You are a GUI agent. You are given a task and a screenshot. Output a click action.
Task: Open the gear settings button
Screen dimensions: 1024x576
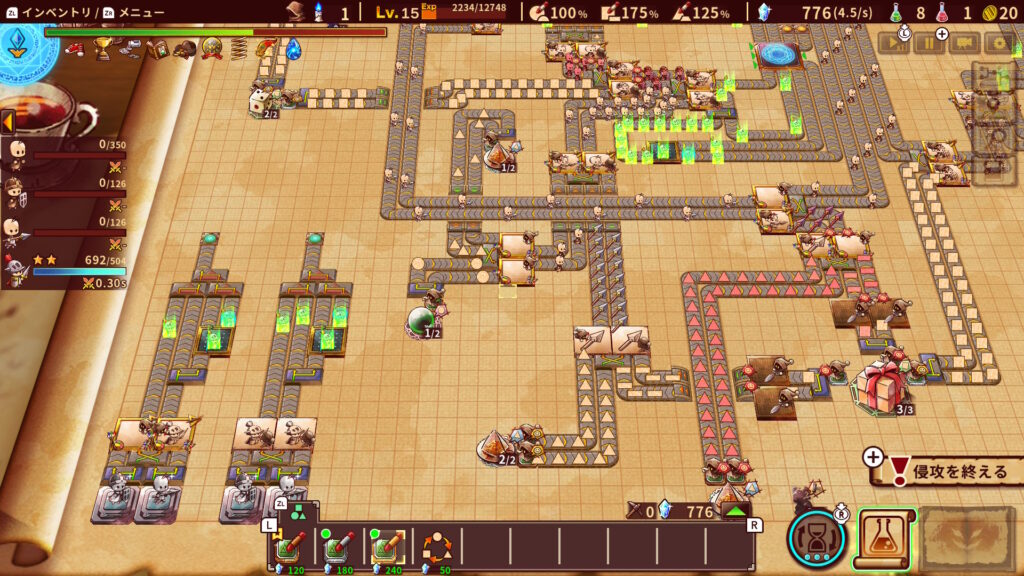tap(997, 43)
